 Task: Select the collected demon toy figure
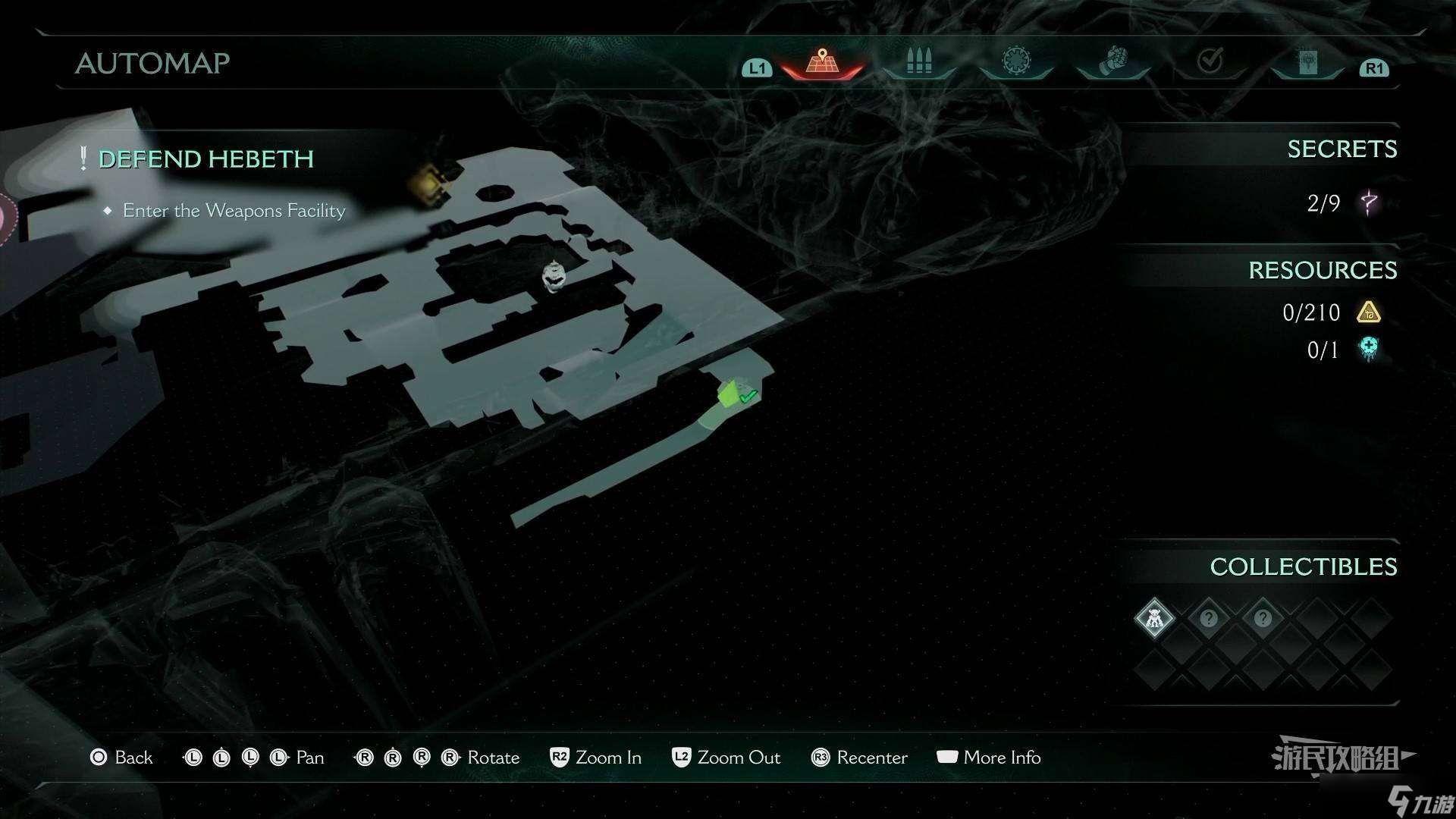click(1153, 618)
